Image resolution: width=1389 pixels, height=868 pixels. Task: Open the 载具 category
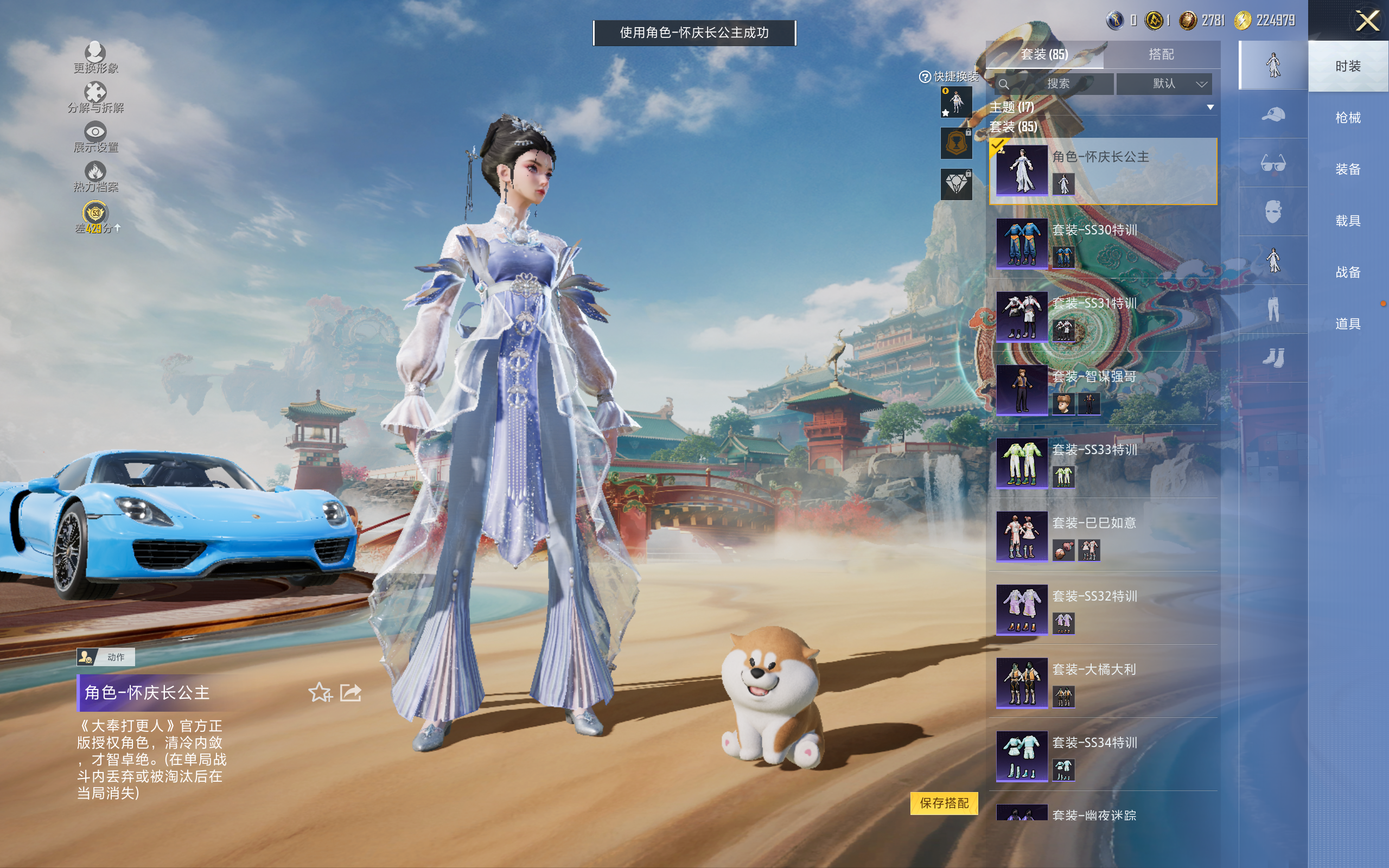[x=1347, y=221]
